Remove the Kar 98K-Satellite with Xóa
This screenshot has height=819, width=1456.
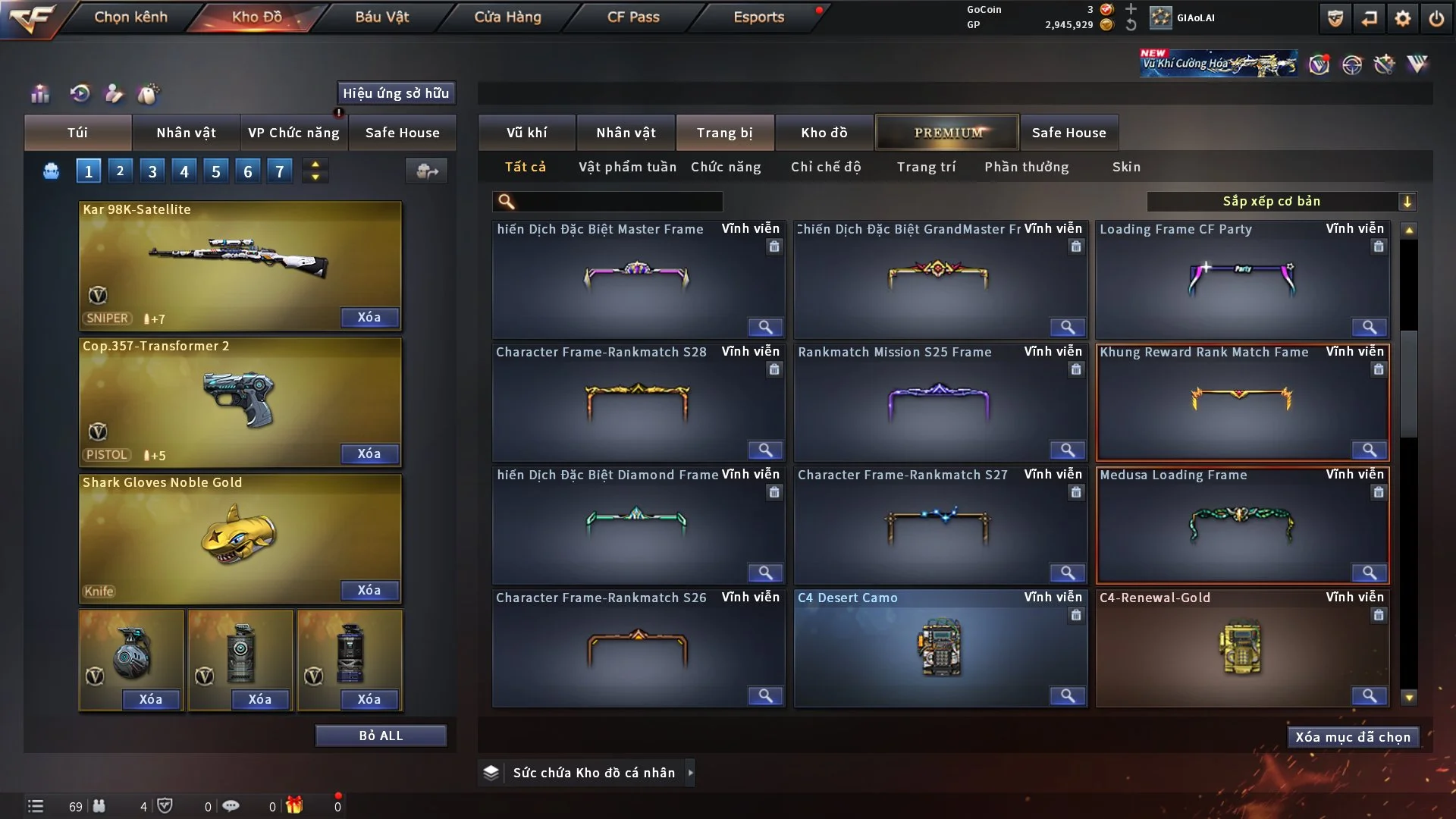tap(369, 318)
